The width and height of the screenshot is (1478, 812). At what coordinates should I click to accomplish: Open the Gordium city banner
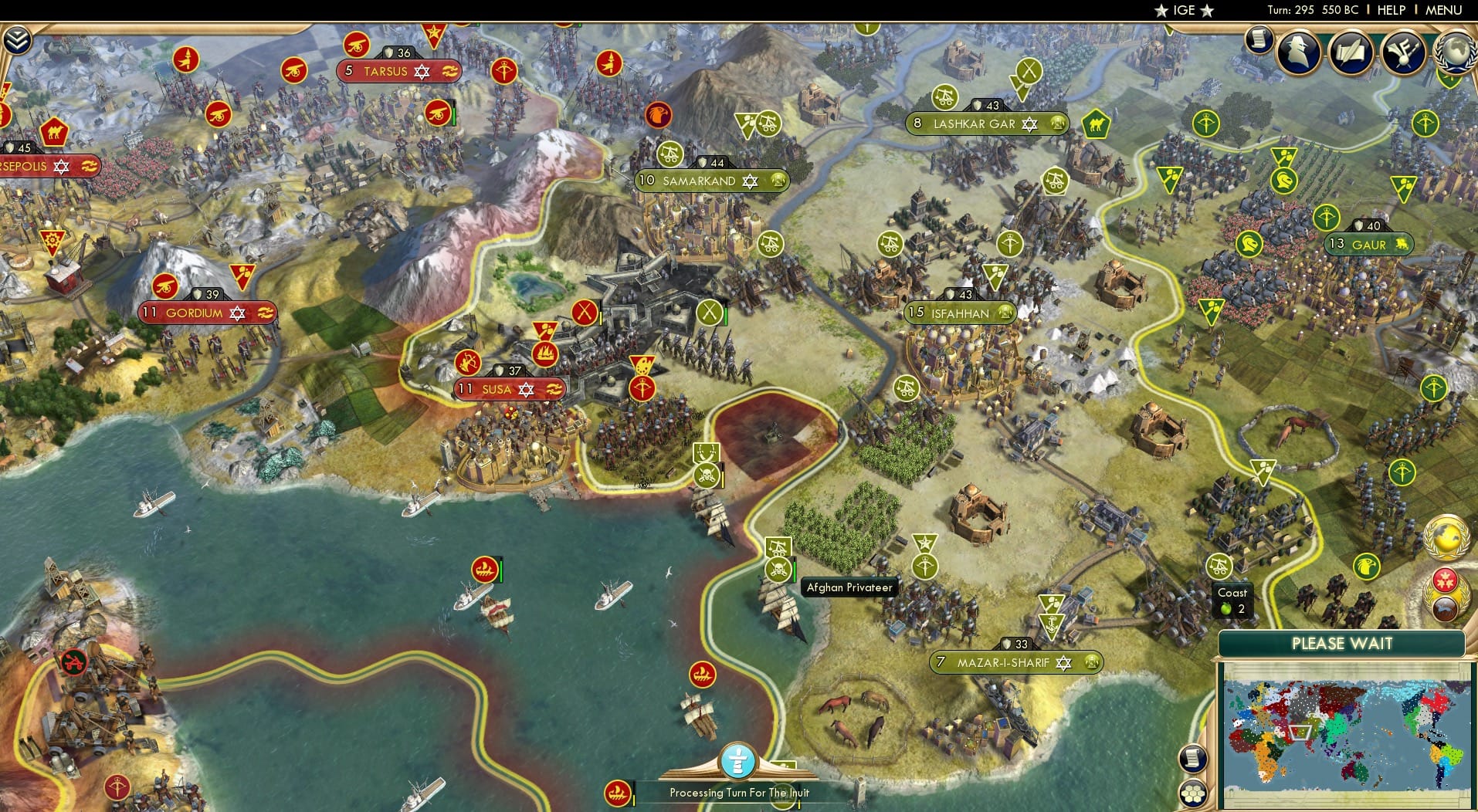pos(207,313)
